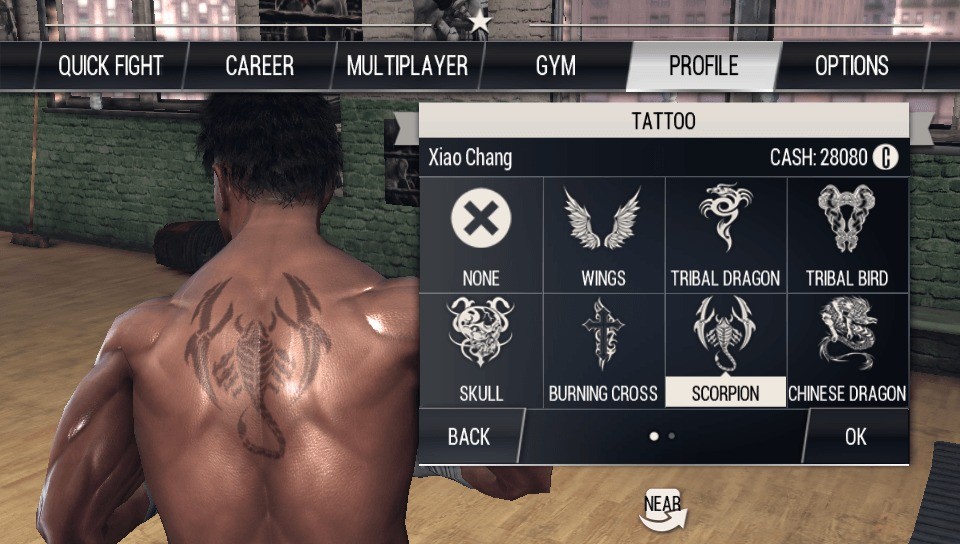Open the NEAR share icon

(663, 508)
